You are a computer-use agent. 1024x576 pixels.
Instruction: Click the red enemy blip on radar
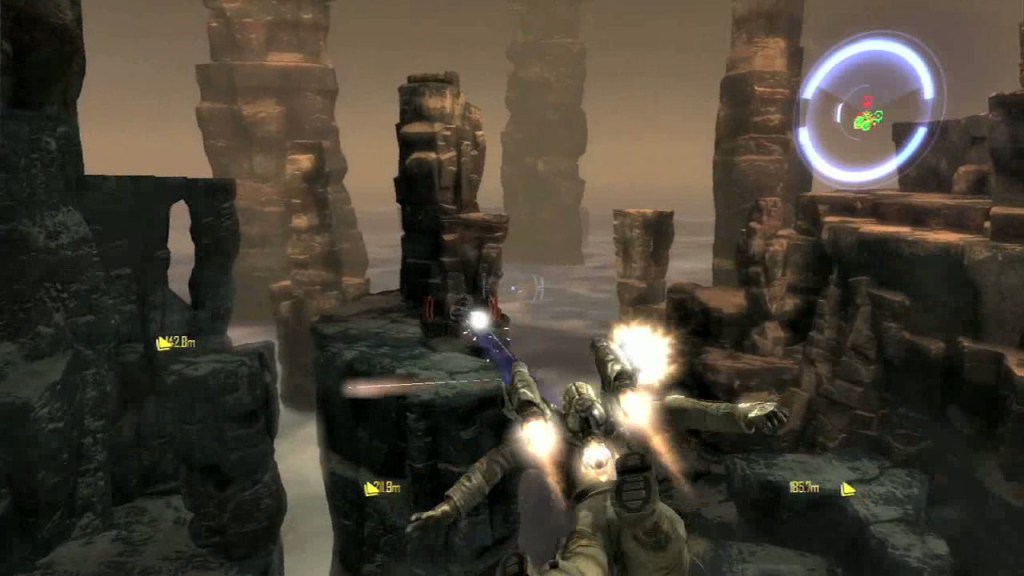click(x=868, y=101)
